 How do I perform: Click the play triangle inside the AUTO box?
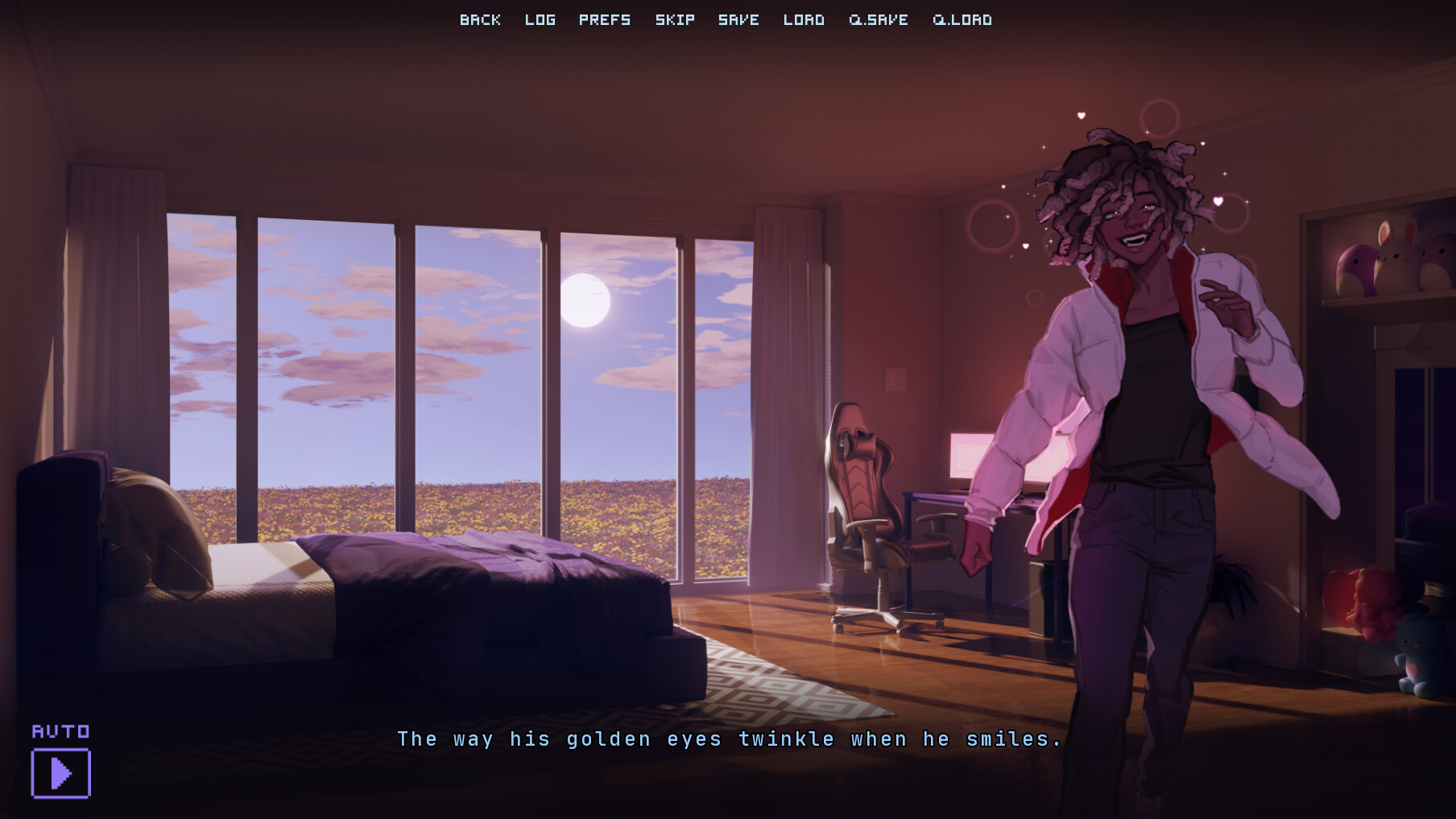[60, 771]
